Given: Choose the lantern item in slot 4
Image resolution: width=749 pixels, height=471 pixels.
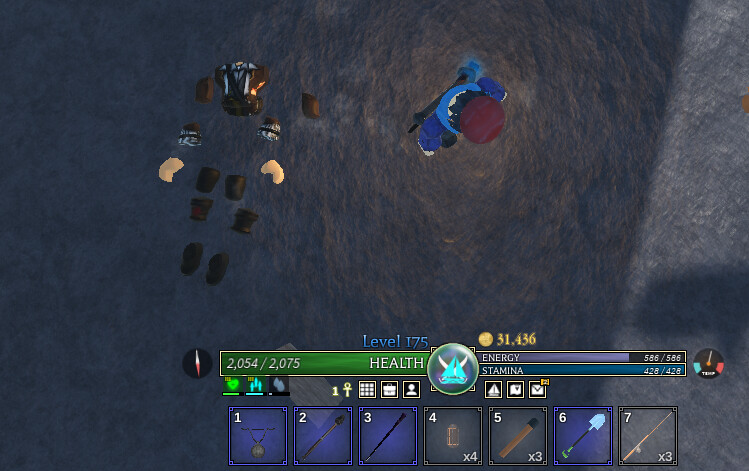Looking at the screenshot, I should (453, 436).
